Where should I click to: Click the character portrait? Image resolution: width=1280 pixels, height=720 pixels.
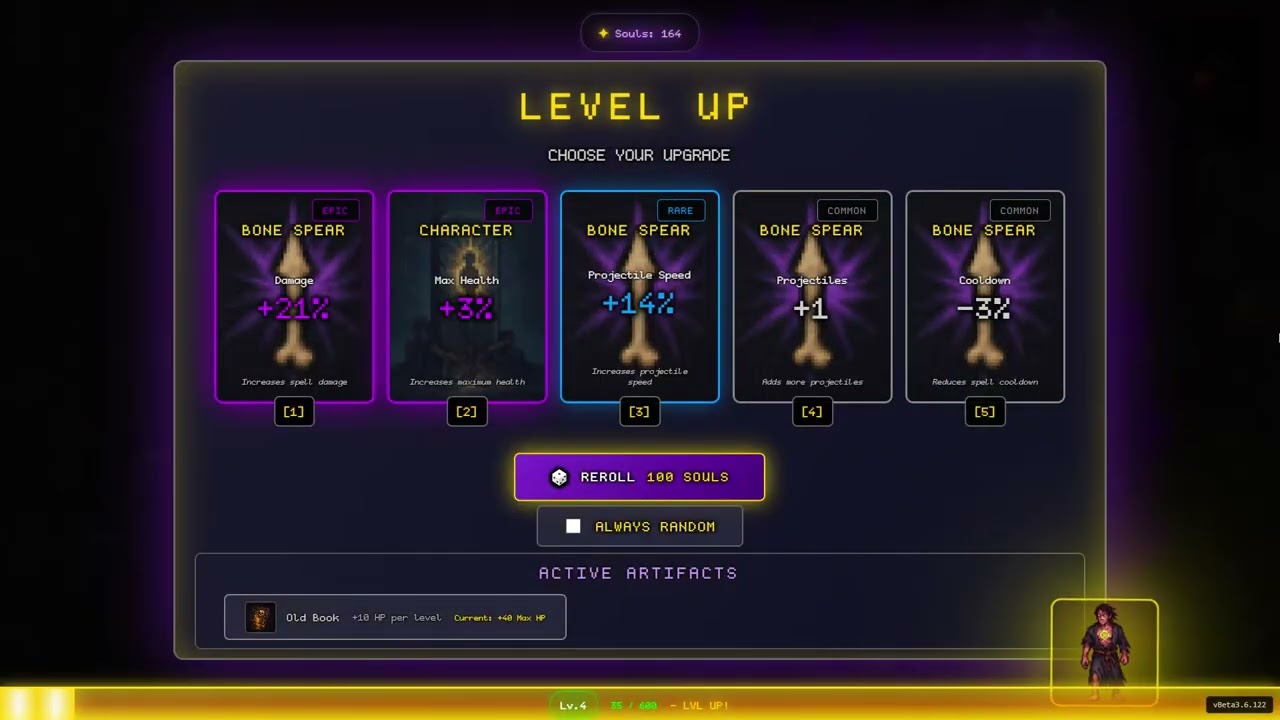1104,651
